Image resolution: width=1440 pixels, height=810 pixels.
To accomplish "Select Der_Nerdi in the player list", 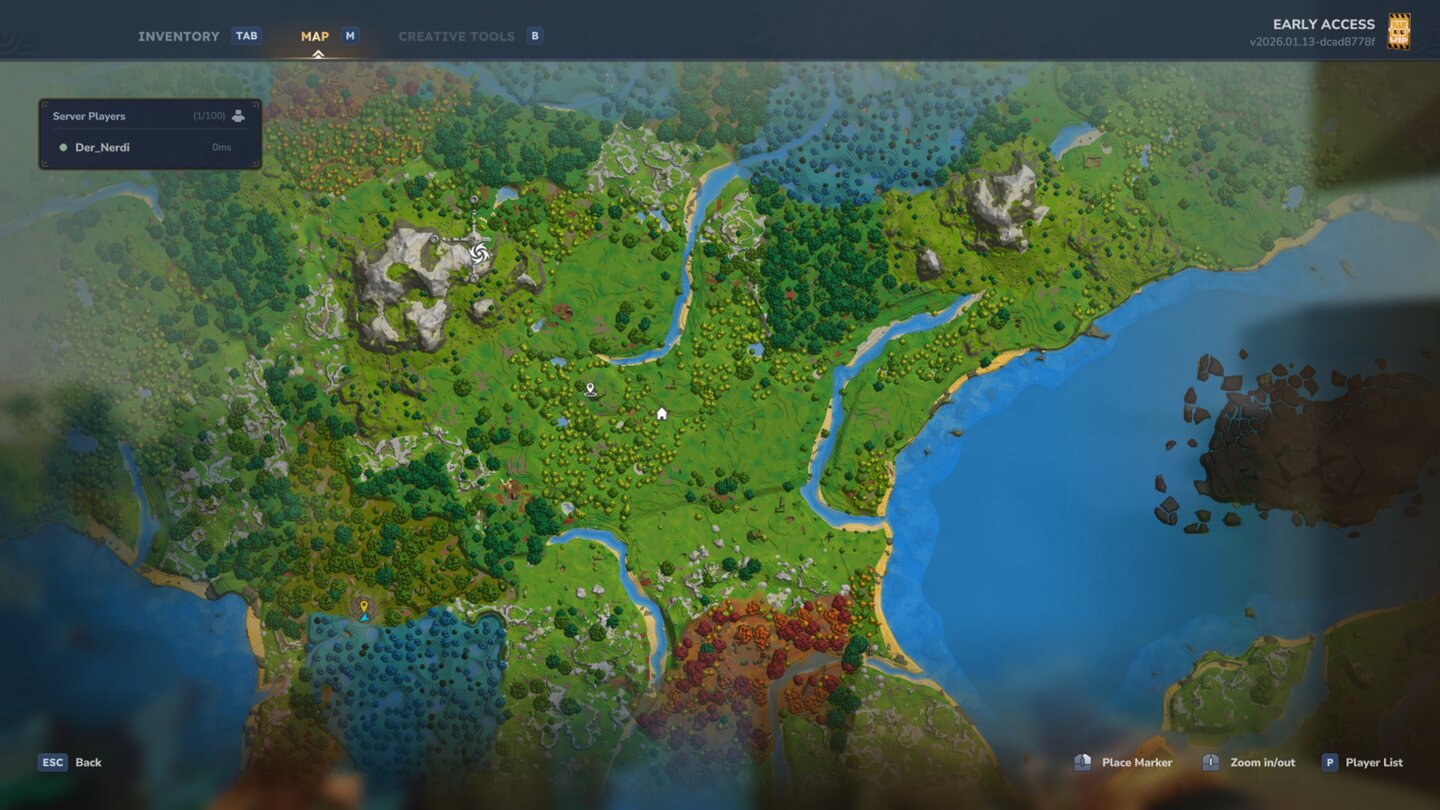I will (103, 147).
